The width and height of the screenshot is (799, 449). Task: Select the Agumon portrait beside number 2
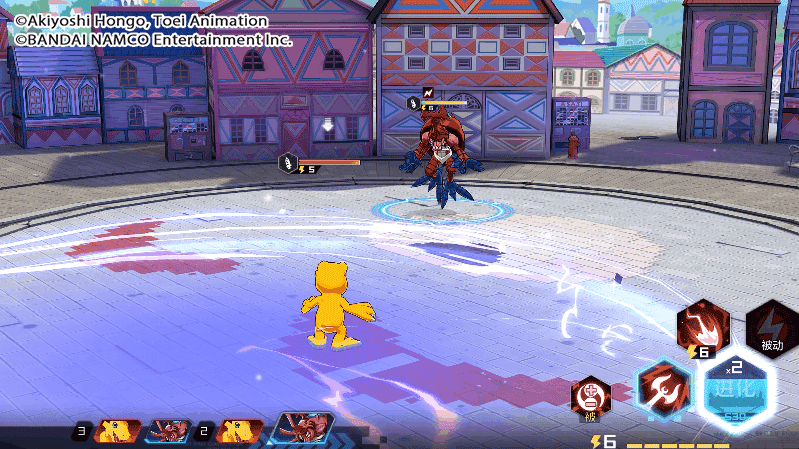240,432
